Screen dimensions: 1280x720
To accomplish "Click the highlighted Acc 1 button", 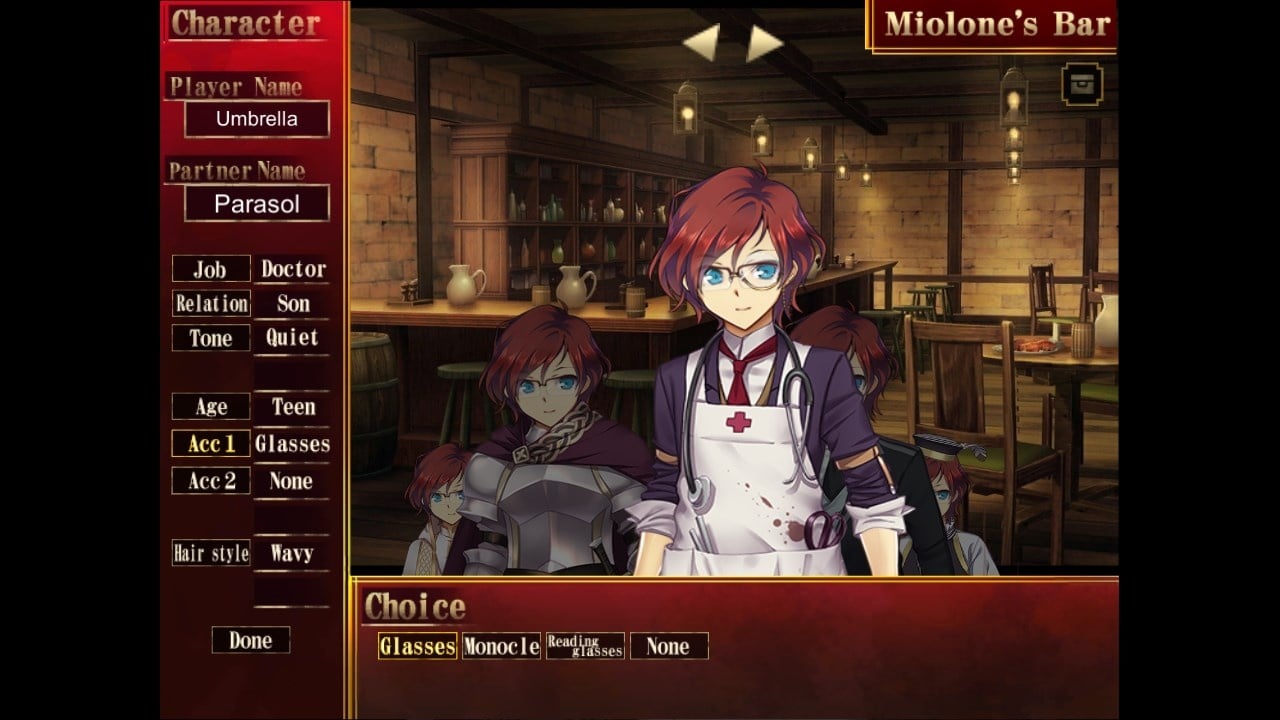I will pos(210,444).
